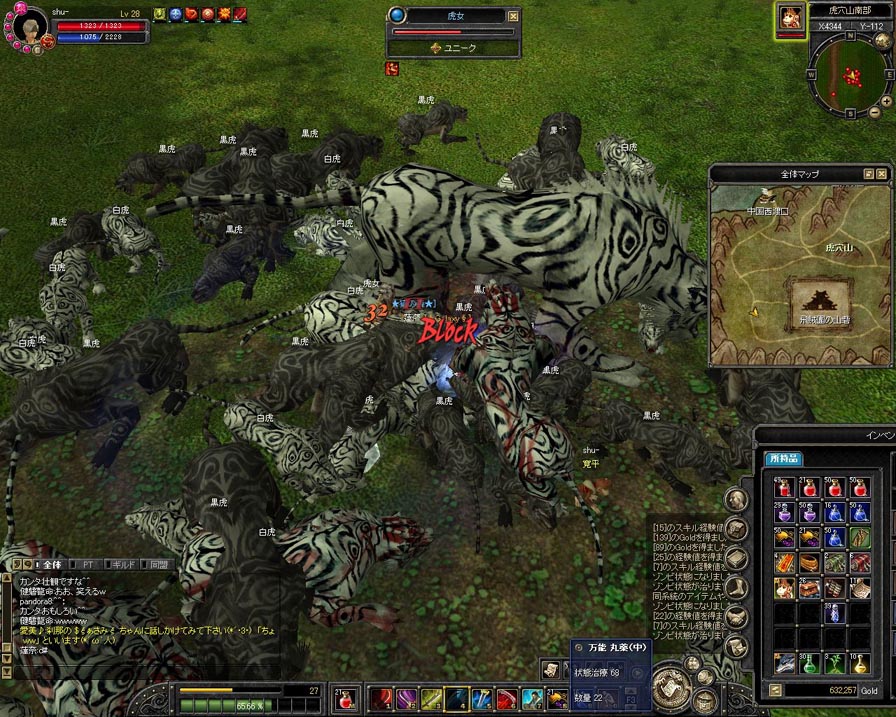Switch chat to the PT tab

88,564
